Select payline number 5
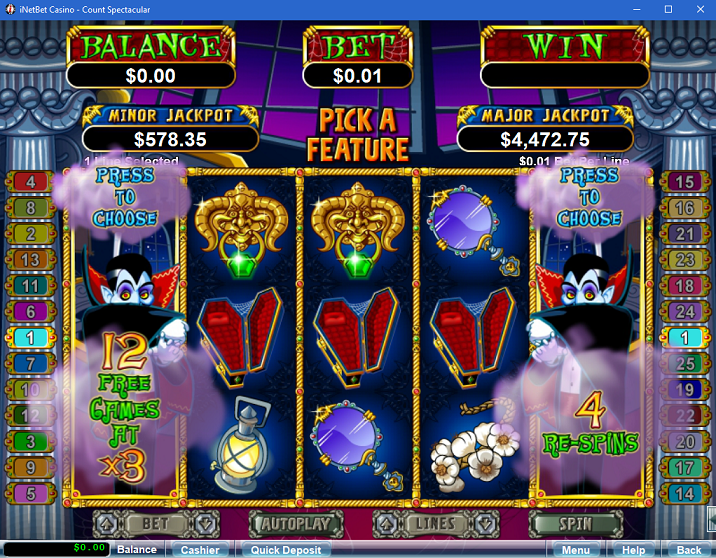716x558 pixels. pos(31,493)
